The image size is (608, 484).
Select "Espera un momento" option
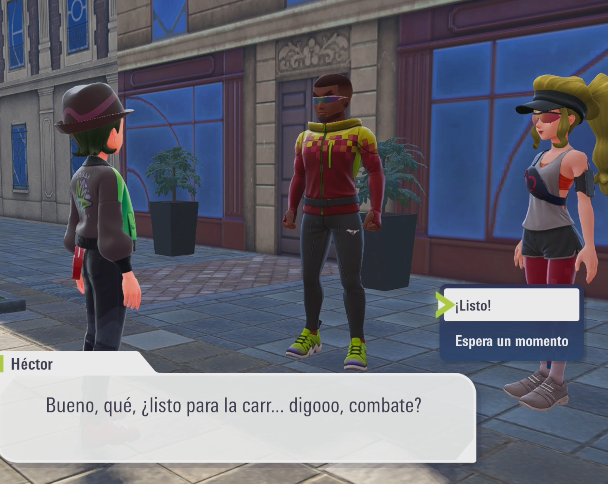(511, 341)
